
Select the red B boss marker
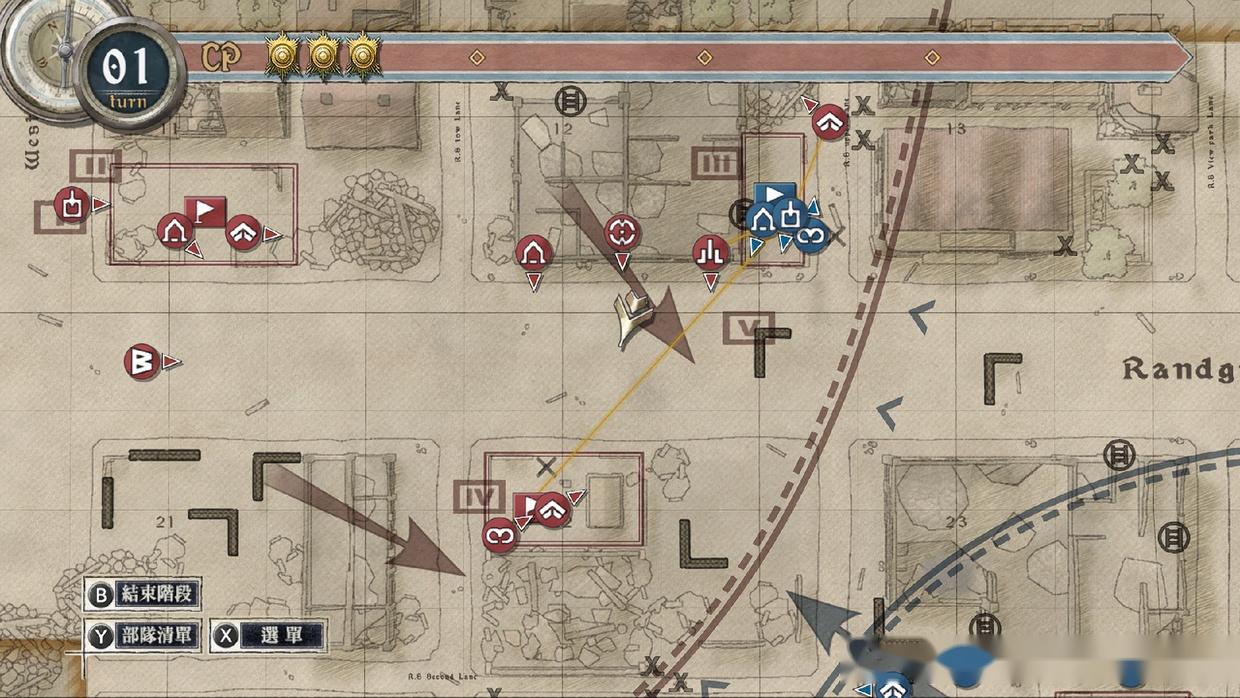point(142,362)
